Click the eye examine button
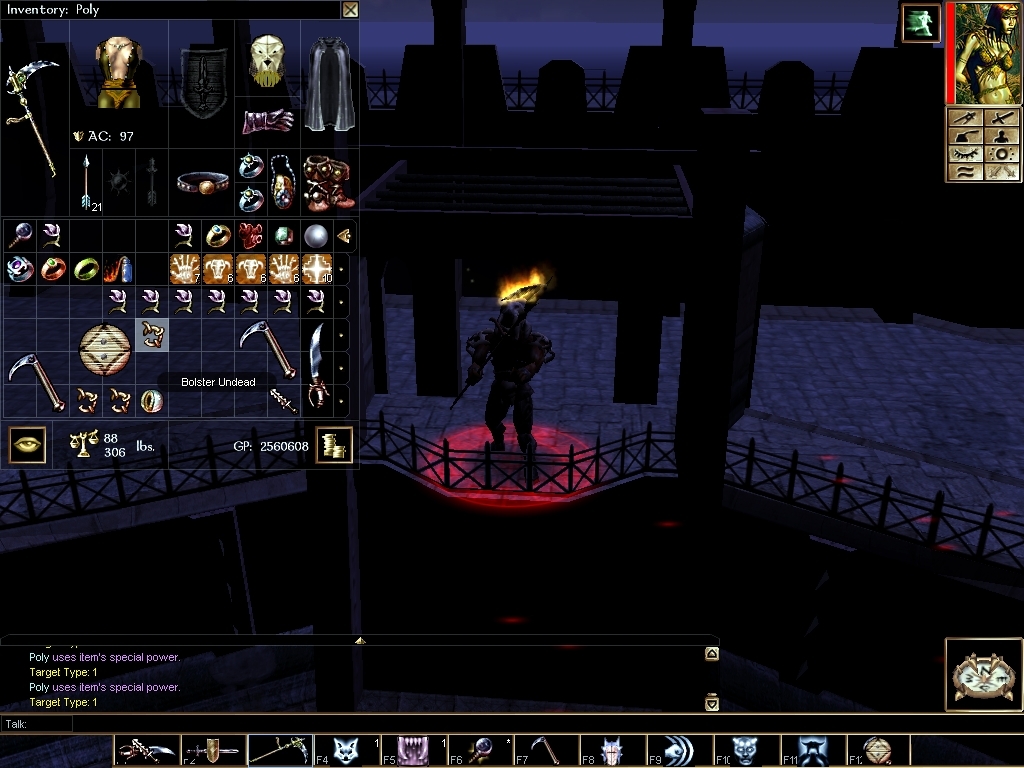Screen dimensions: 1024x768 point(27,445)
